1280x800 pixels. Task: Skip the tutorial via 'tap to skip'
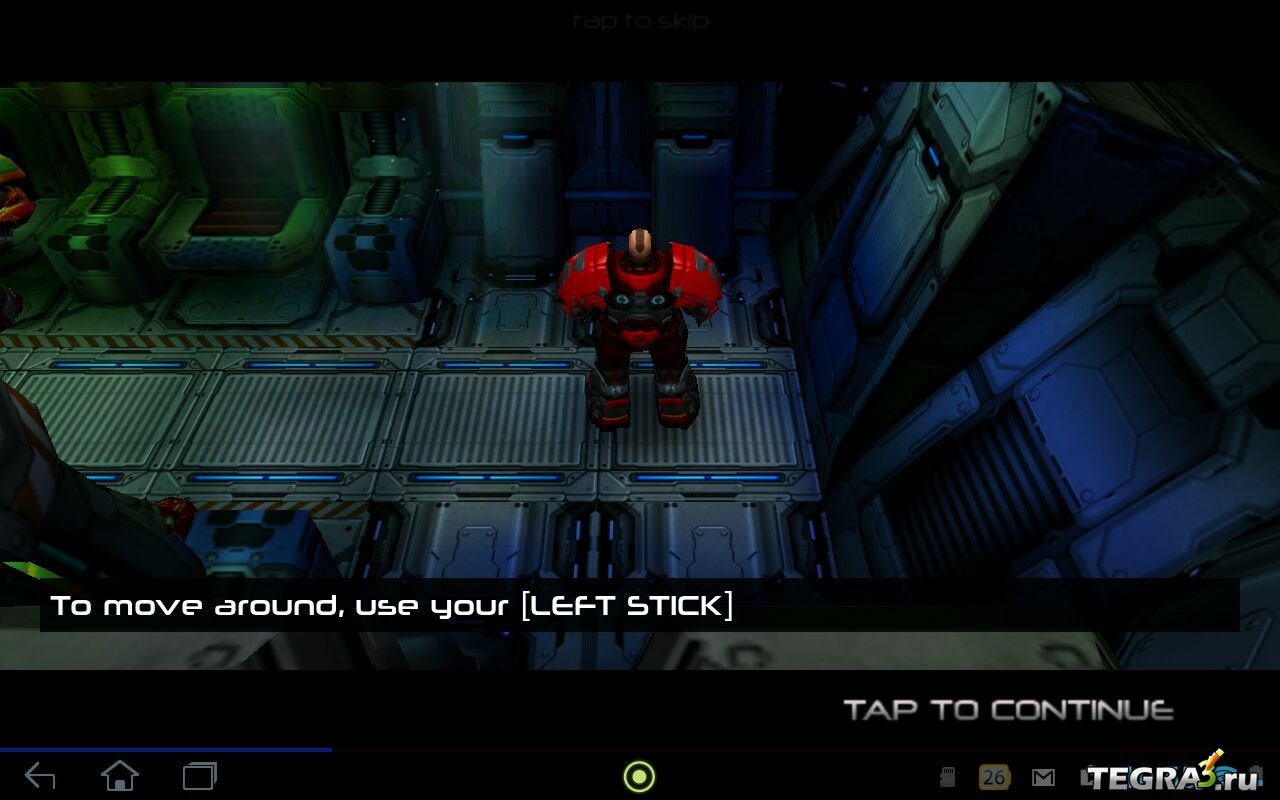coord(640,21)
